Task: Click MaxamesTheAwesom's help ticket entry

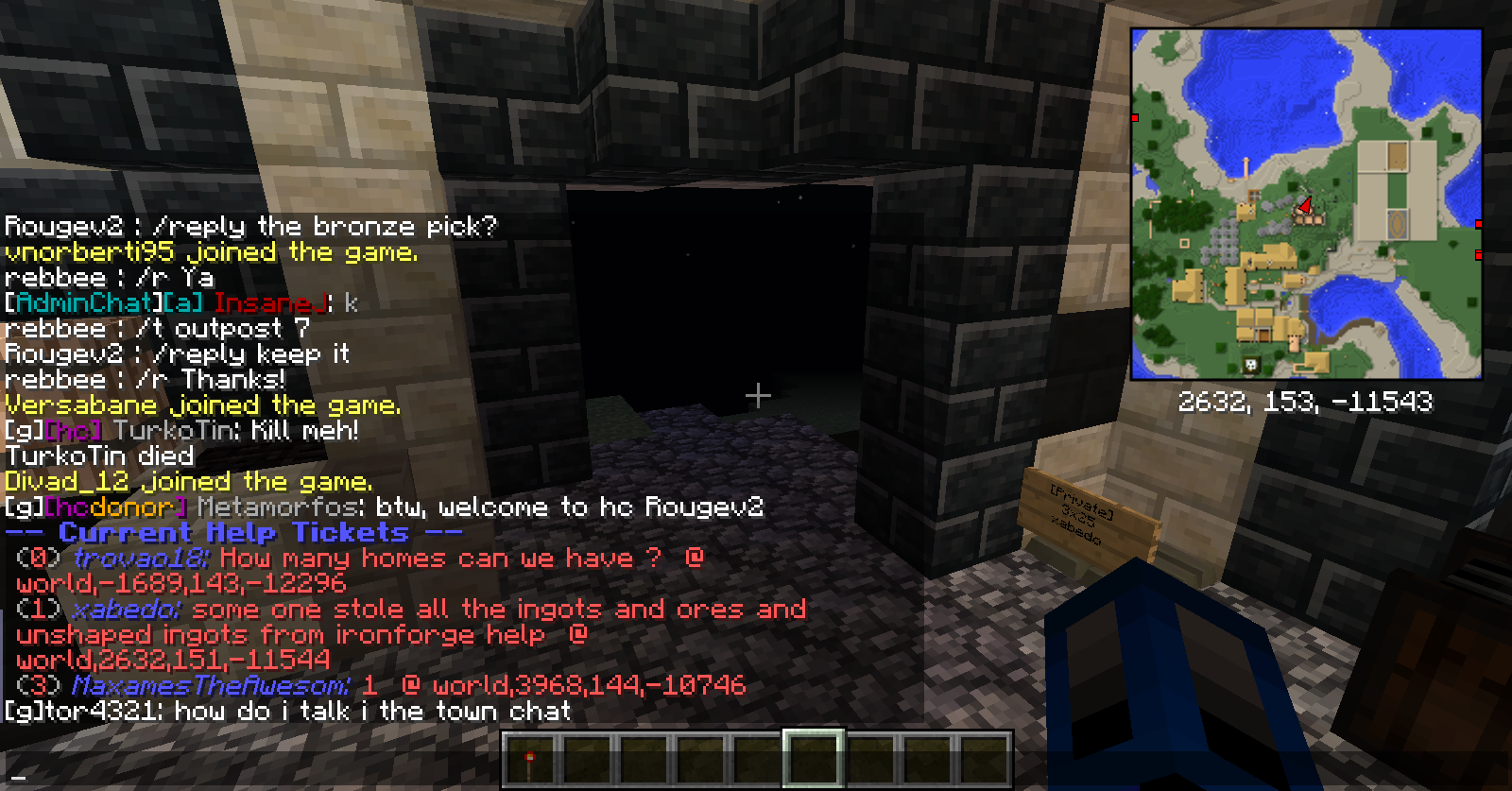Action: 378,685
